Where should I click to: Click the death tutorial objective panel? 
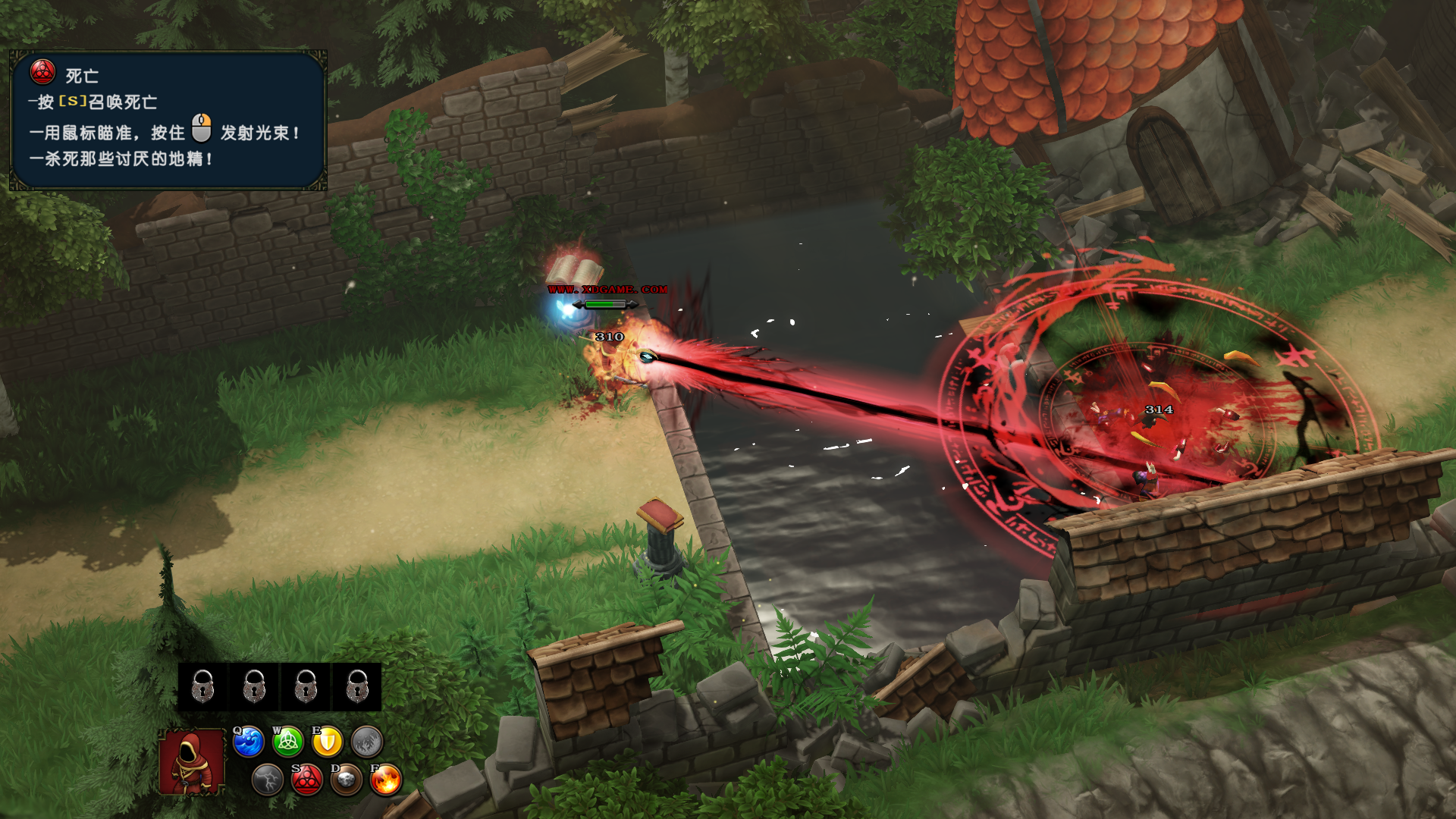click(x=168, y=120)
